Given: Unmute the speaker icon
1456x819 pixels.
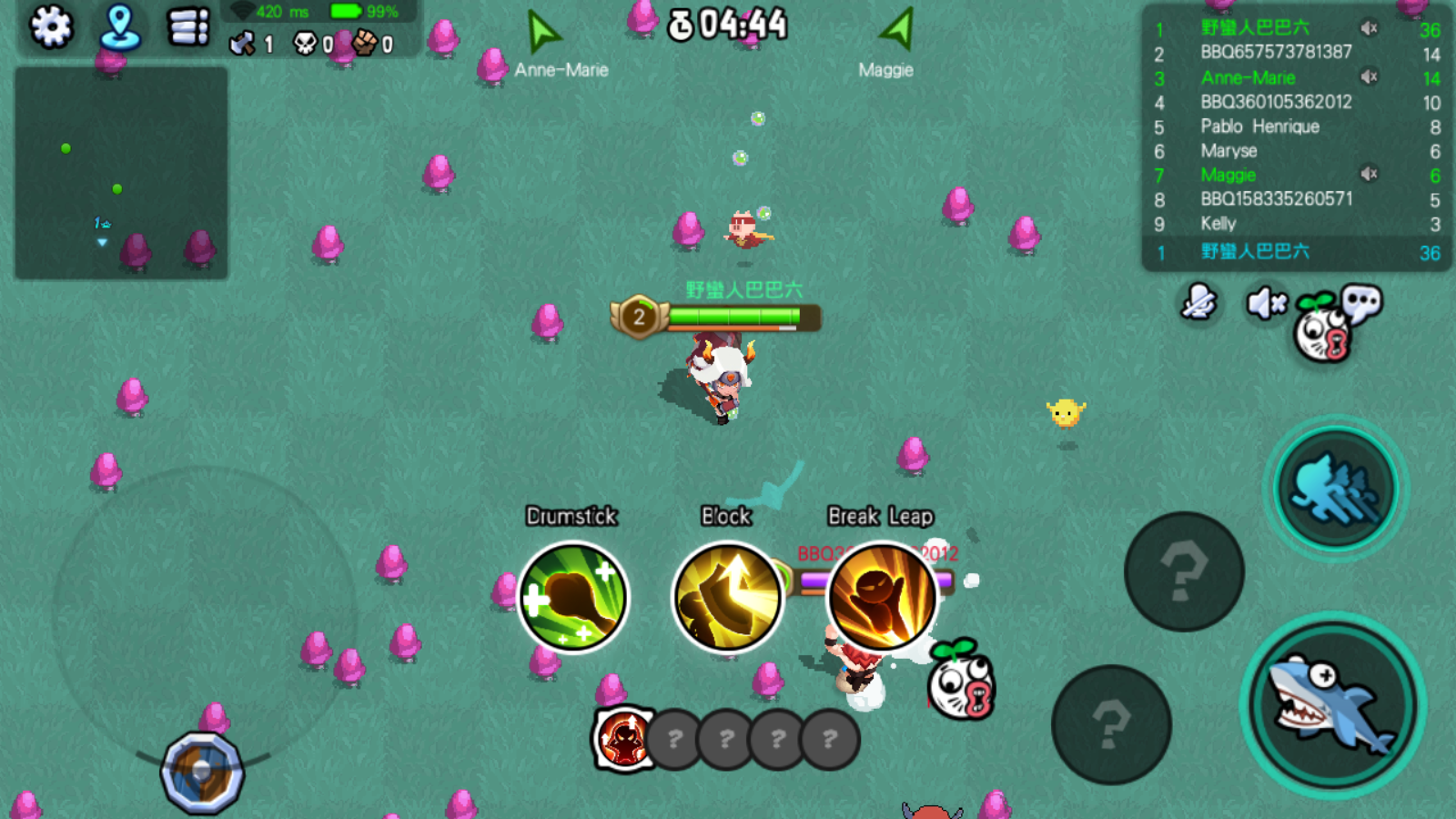Looking at the screenshot, I should pos(1265,303).
